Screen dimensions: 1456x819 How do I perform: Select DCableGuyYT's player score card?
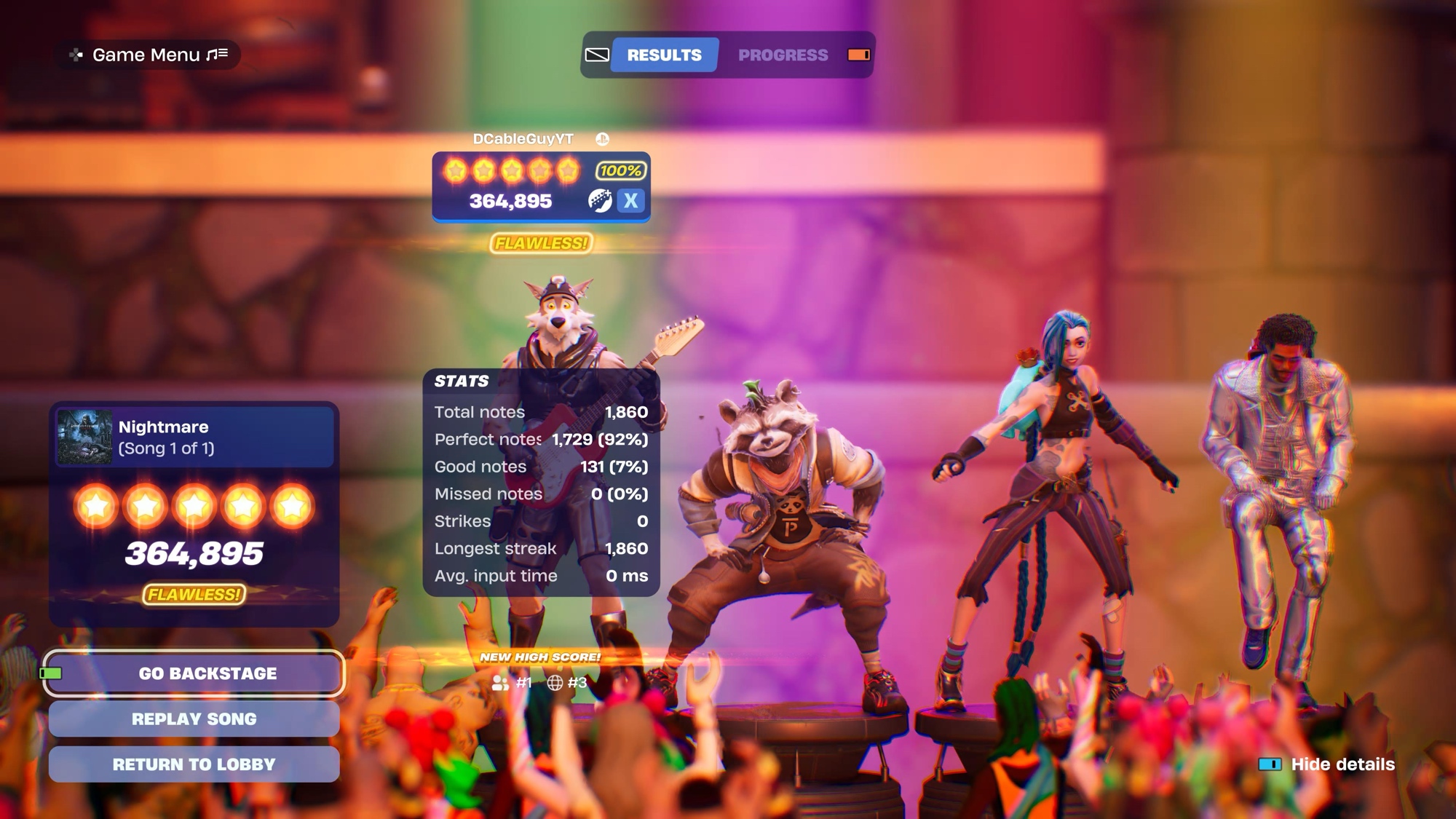[541, 186]
